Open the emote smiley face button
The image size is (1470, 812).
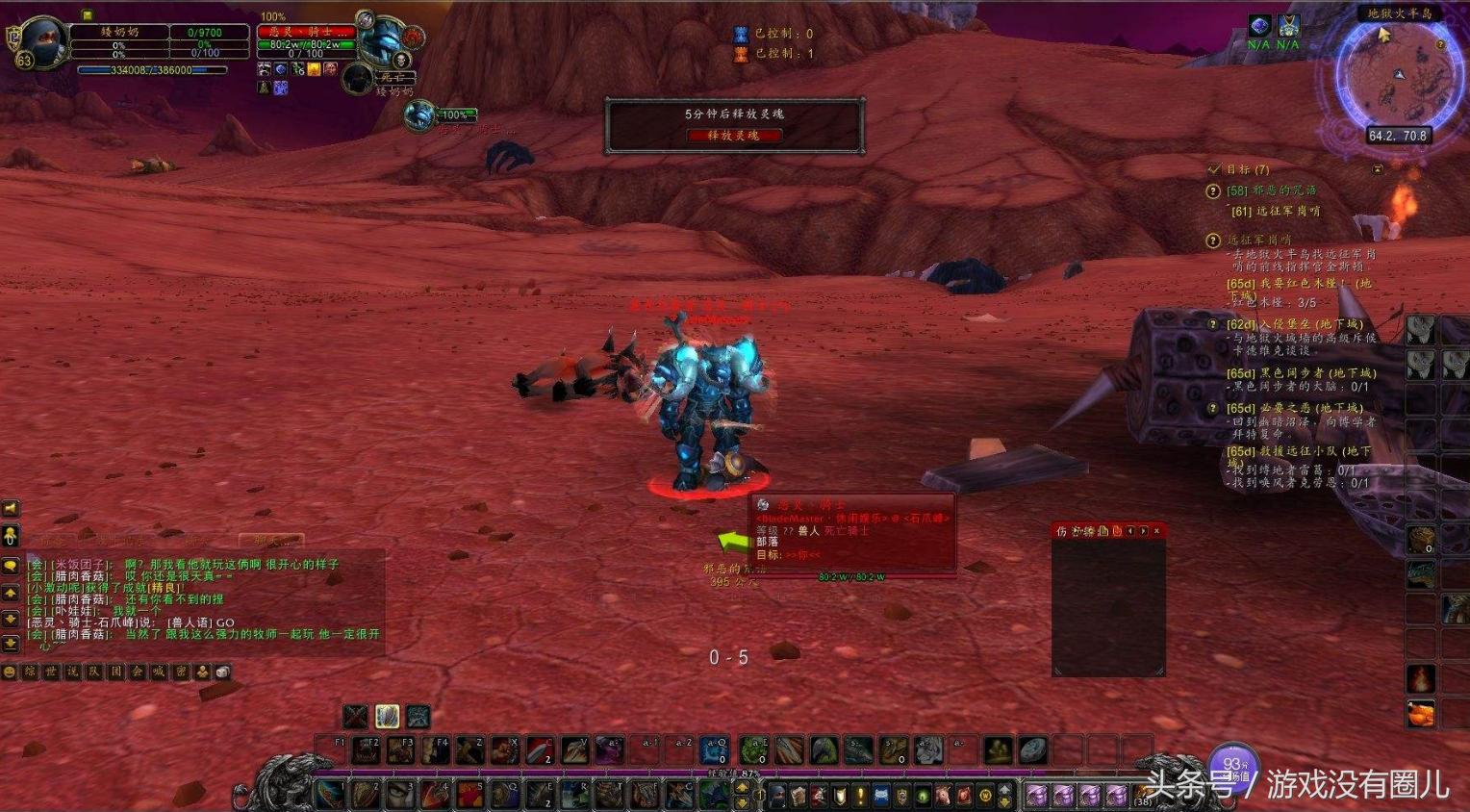pyautogui.click(x=10, y=672)
